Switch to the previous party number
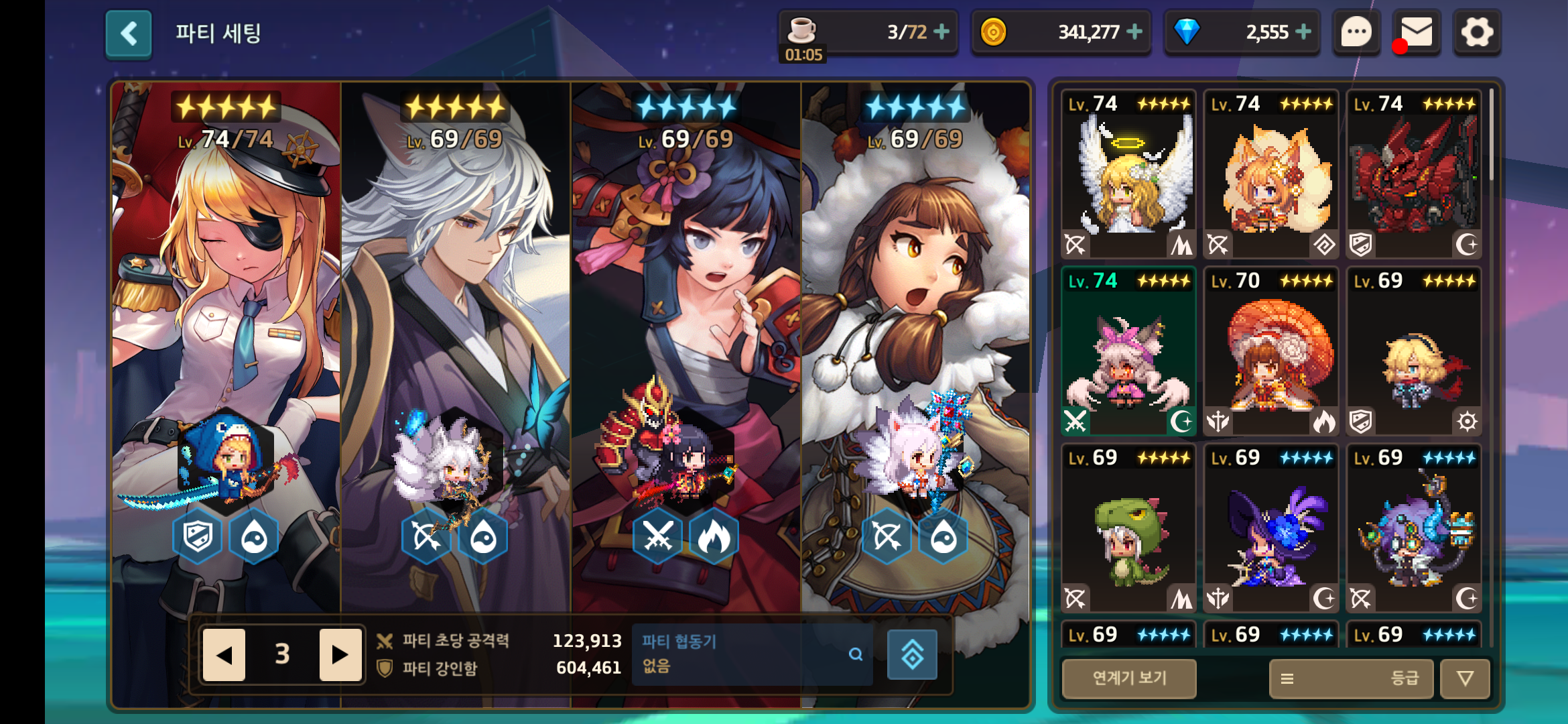The height and width of the screenshot is (724, 1568). 224,654
